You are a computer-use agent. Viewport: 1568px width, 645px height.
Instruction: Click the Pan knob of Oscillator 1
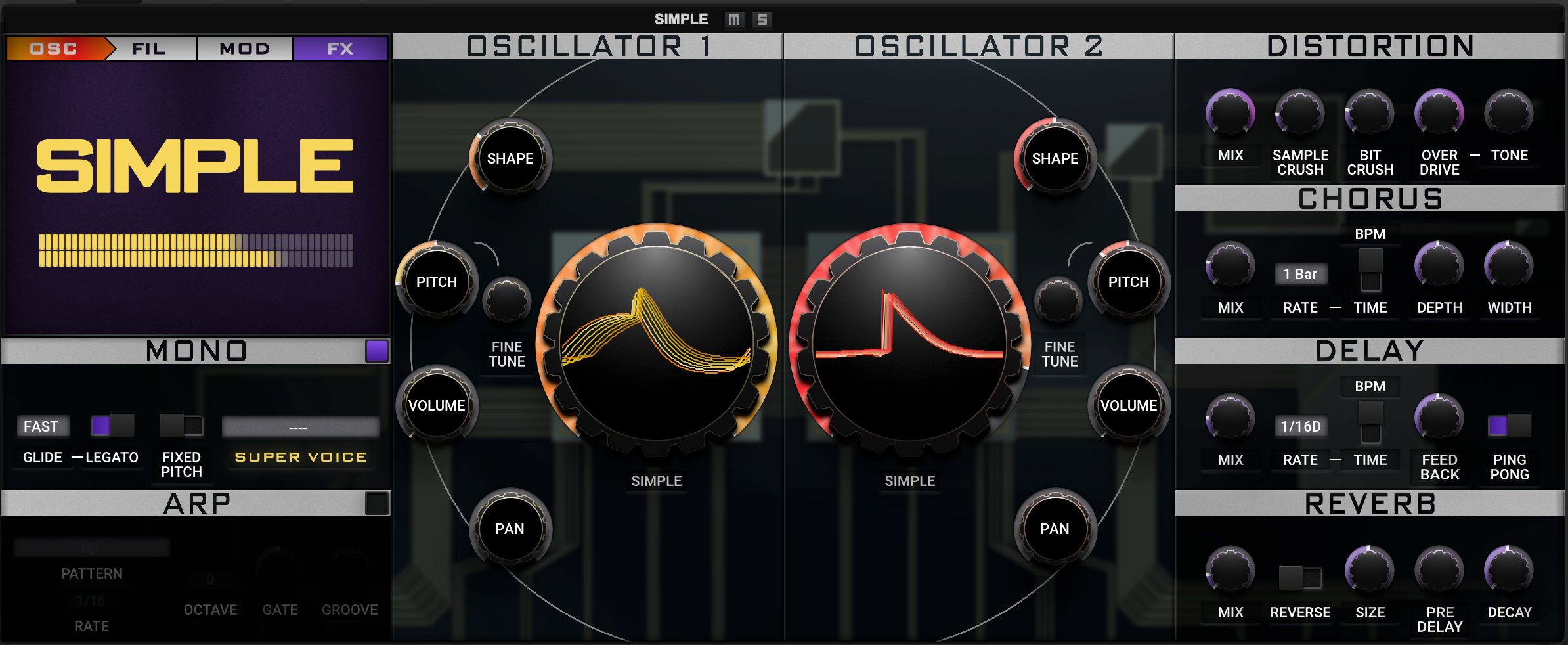coord(512,529)
